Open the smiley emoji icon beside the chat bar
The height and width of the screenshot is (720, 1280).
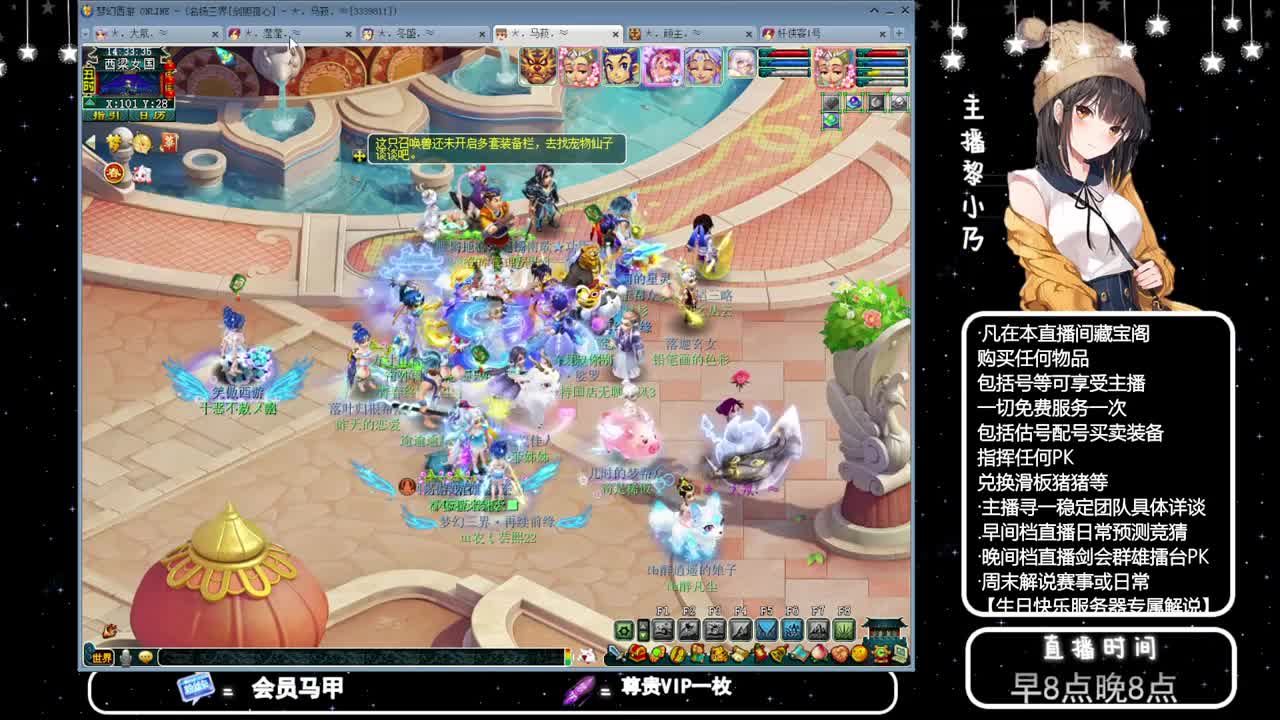tap(145, 657)
